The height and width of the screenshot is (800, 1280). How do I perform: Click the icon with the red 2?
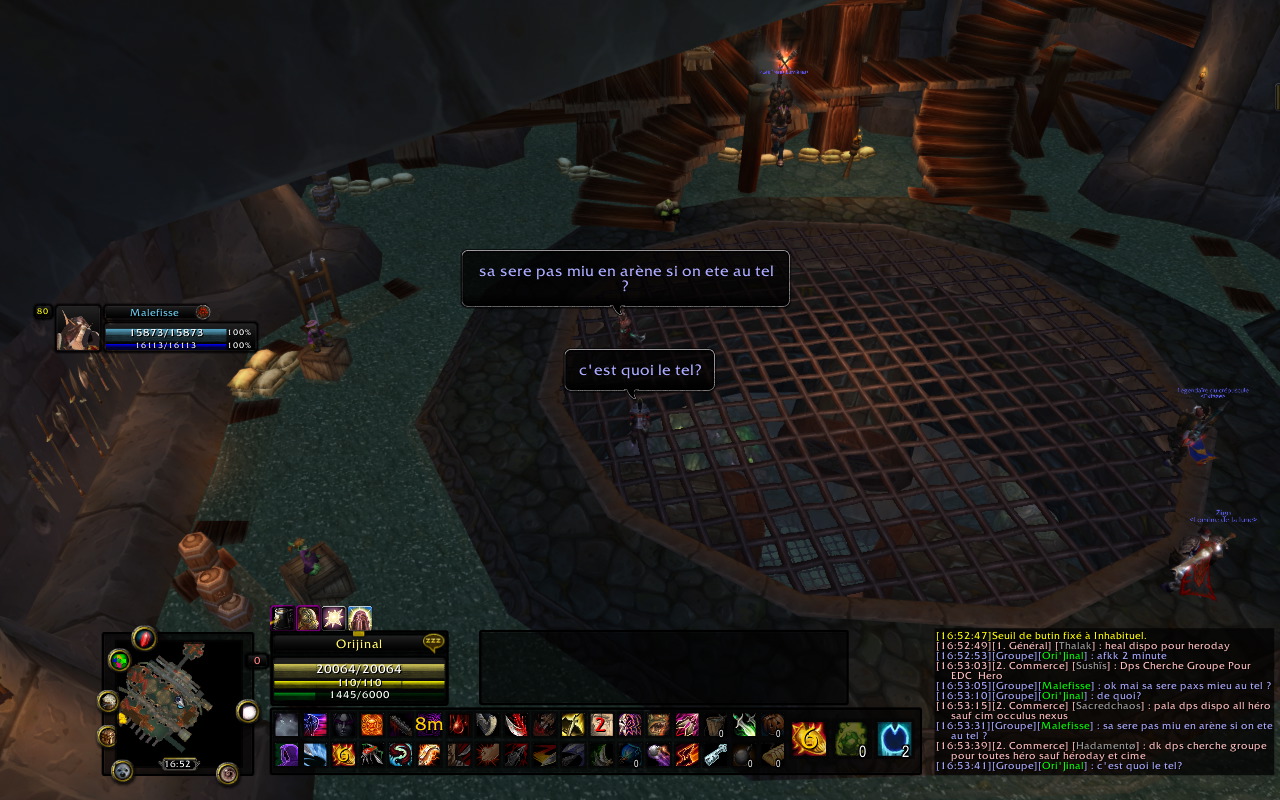pyautogui.click(x=602, y=724)
